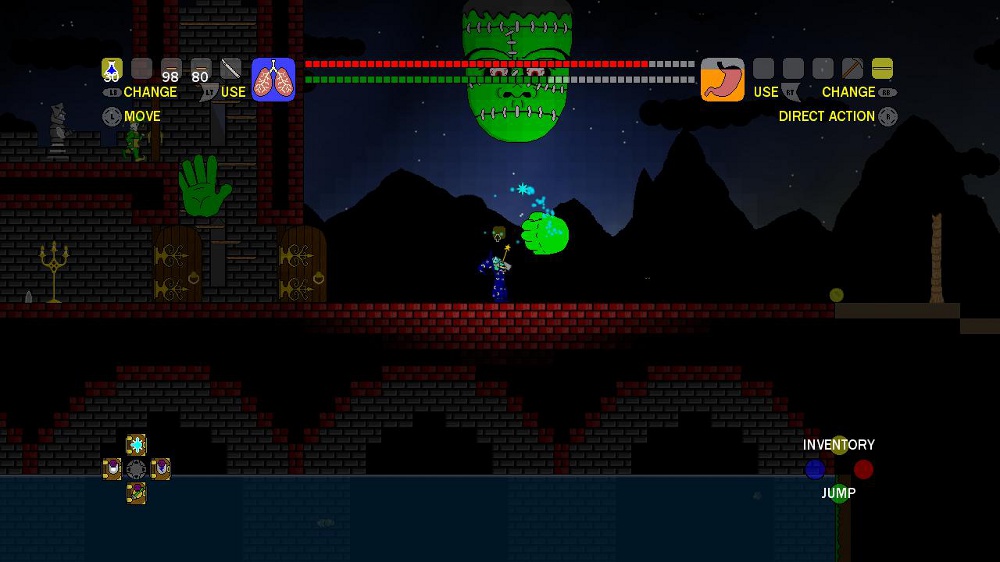The width and height of the screenshot is (1000, 562).
Task: Select the white potion spellbook
Action: coord(112,469)
